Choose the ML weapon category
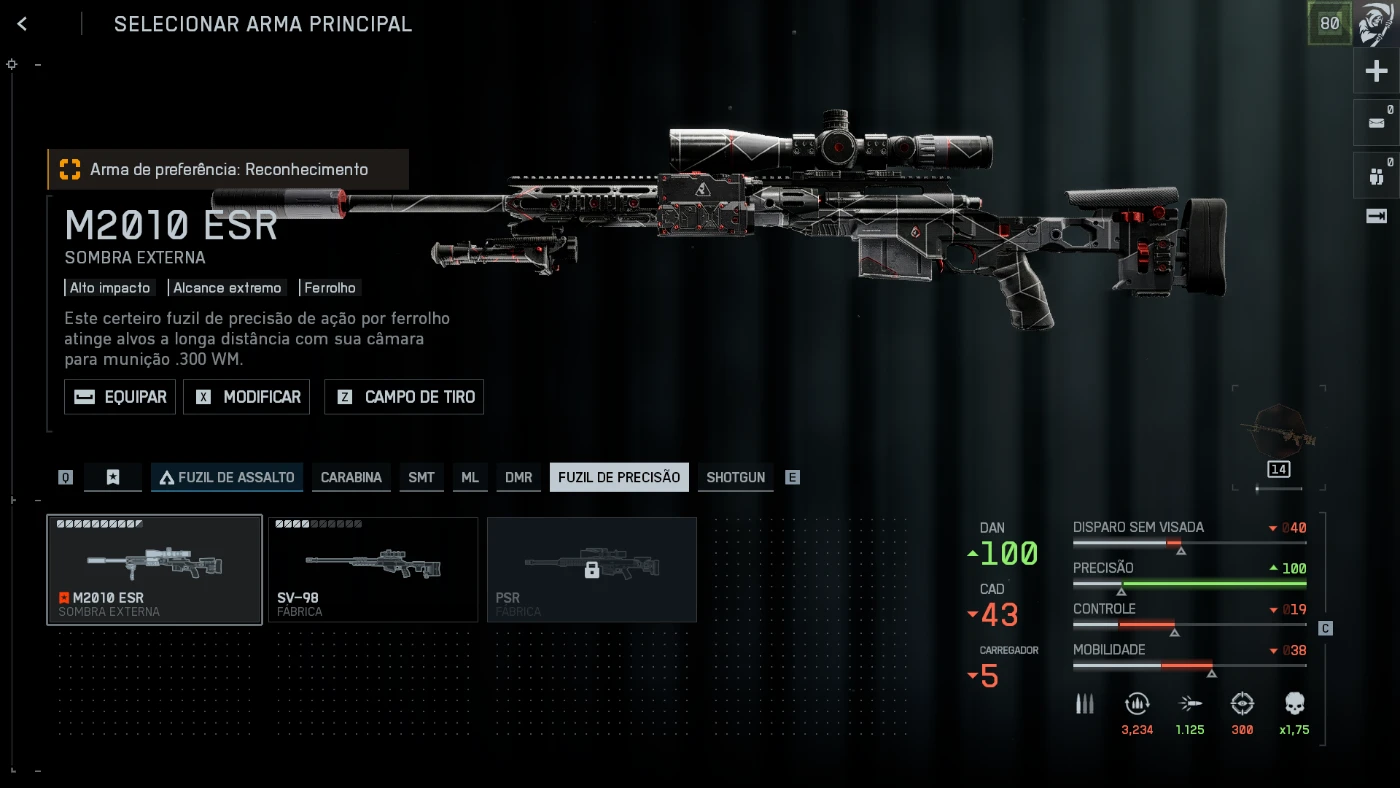This screenshot has width=1400, height=788. [470, 477]
